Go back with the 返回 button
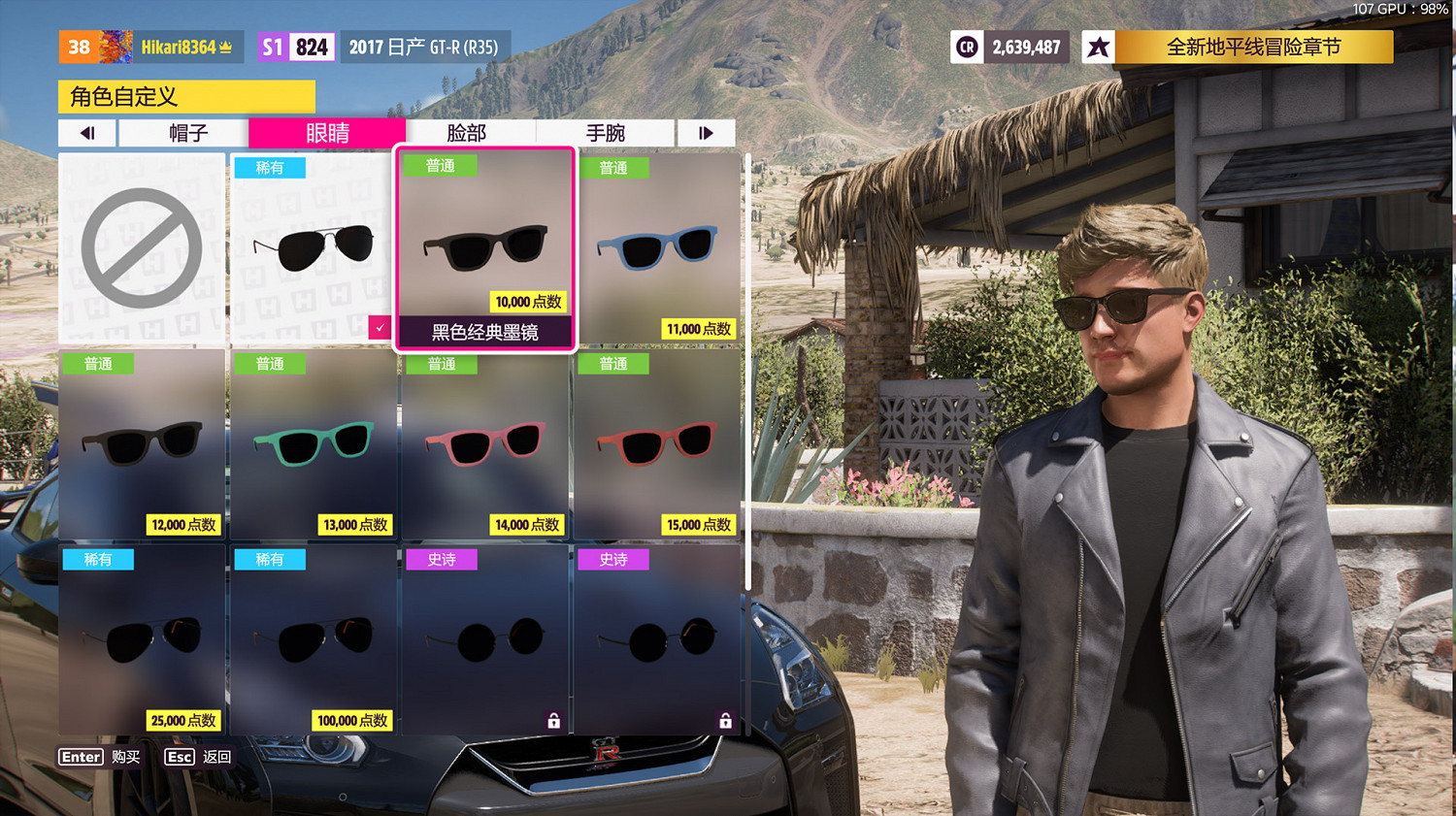 [199, 757]
